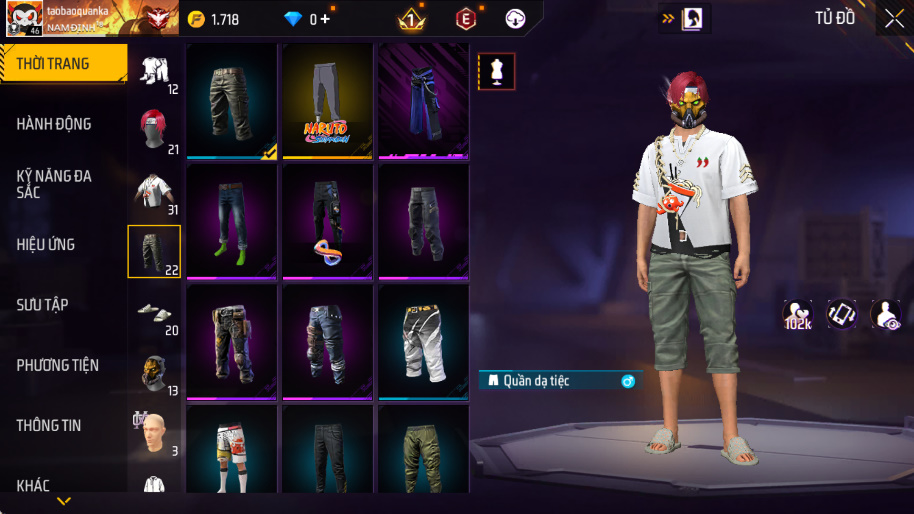
Task: Switch to the Thời Trang tab
Action: pos(62,64)
